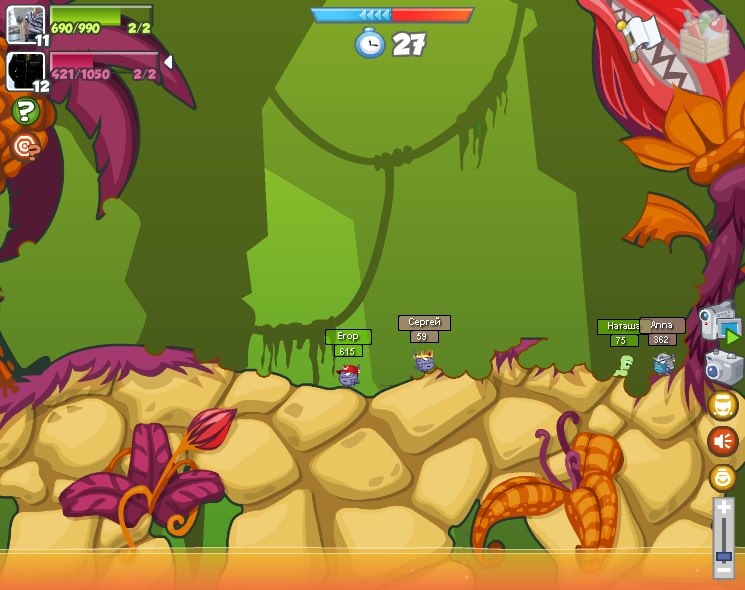Zoom out with the minus button
745x590 pixels.
coord(723,569)
